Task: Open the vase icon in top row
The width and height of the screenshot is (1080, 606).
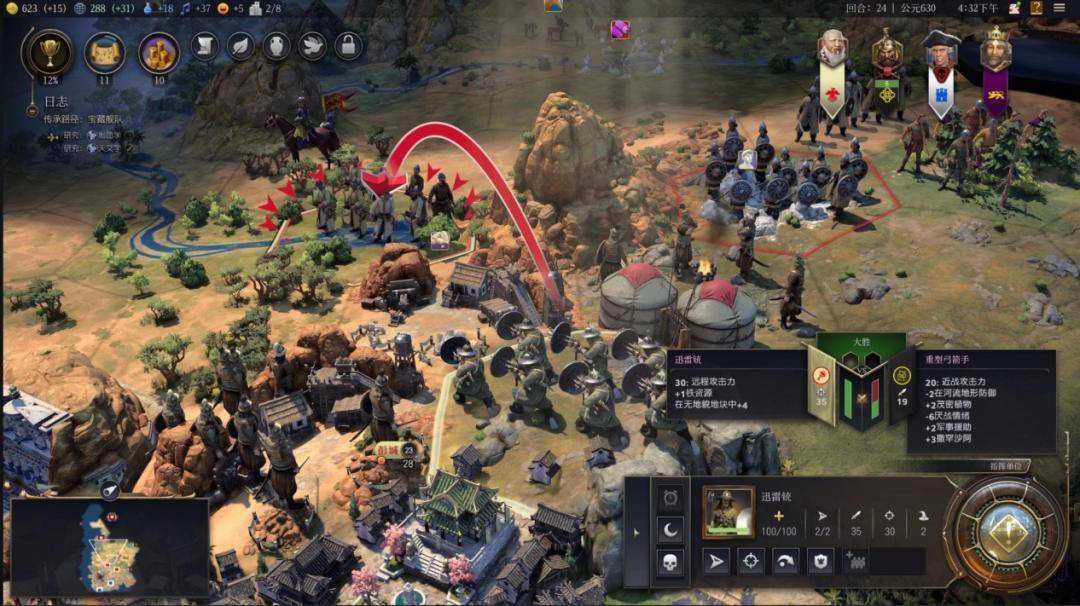Action: (x=277, y=45)
